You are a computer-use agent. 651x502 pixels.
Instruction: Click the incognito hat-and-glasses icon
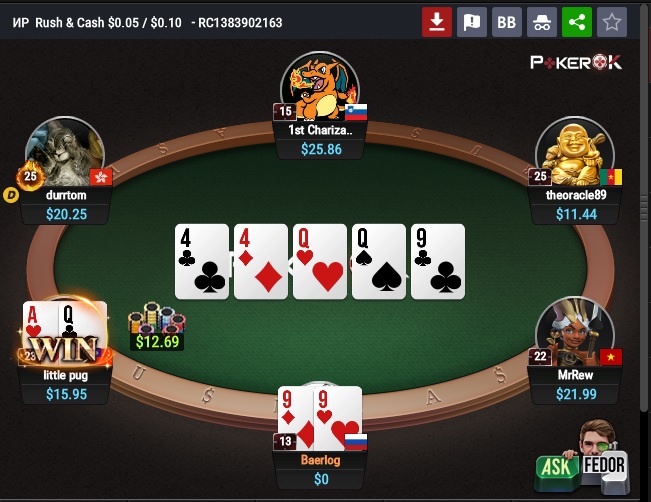(542, 21)
